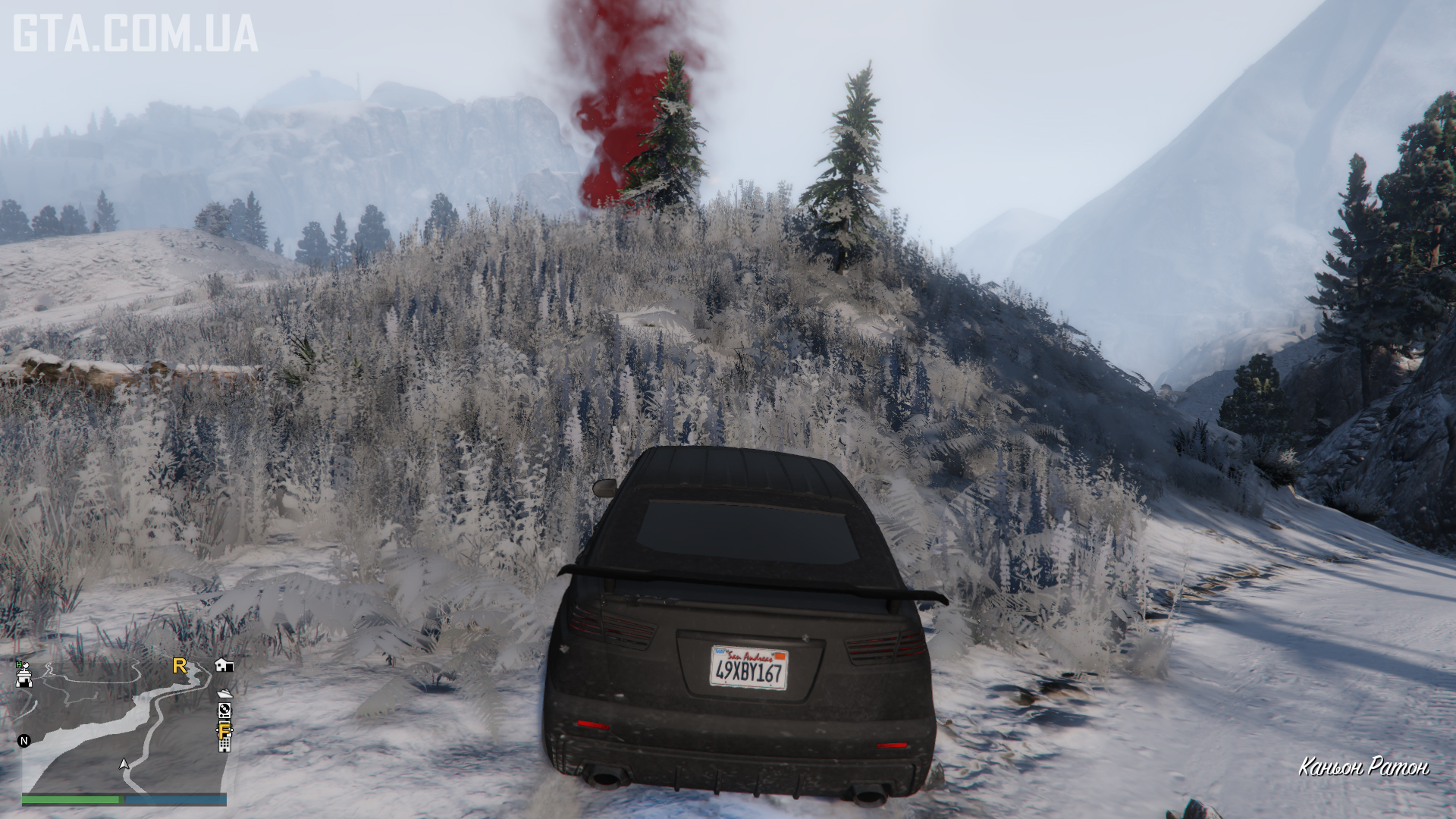
Task: Click the north N compass indicator
Action: pyautogui.click(x=24, y=741)
